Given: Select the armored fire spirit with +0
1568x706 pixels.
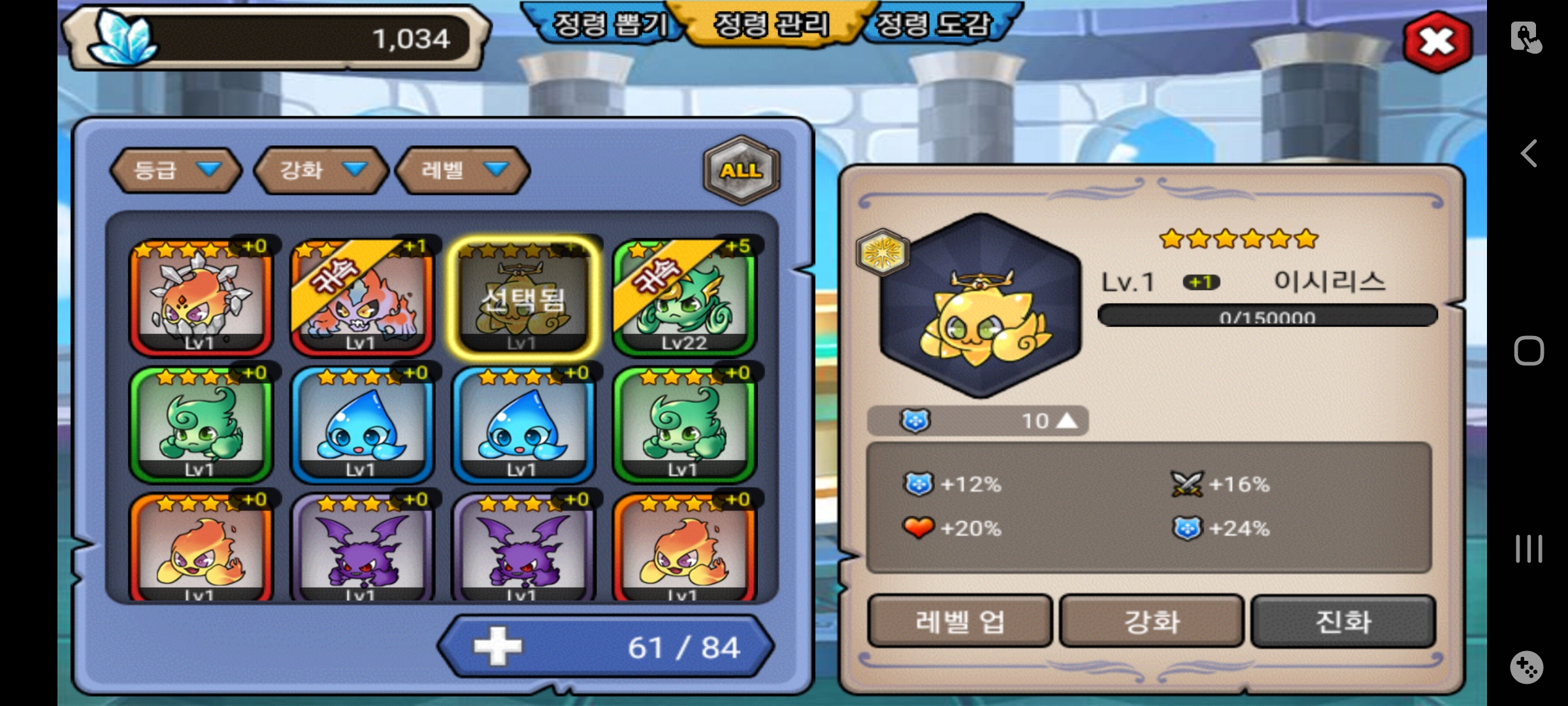Looking at the screenshot, I should (x=201, y=297).
